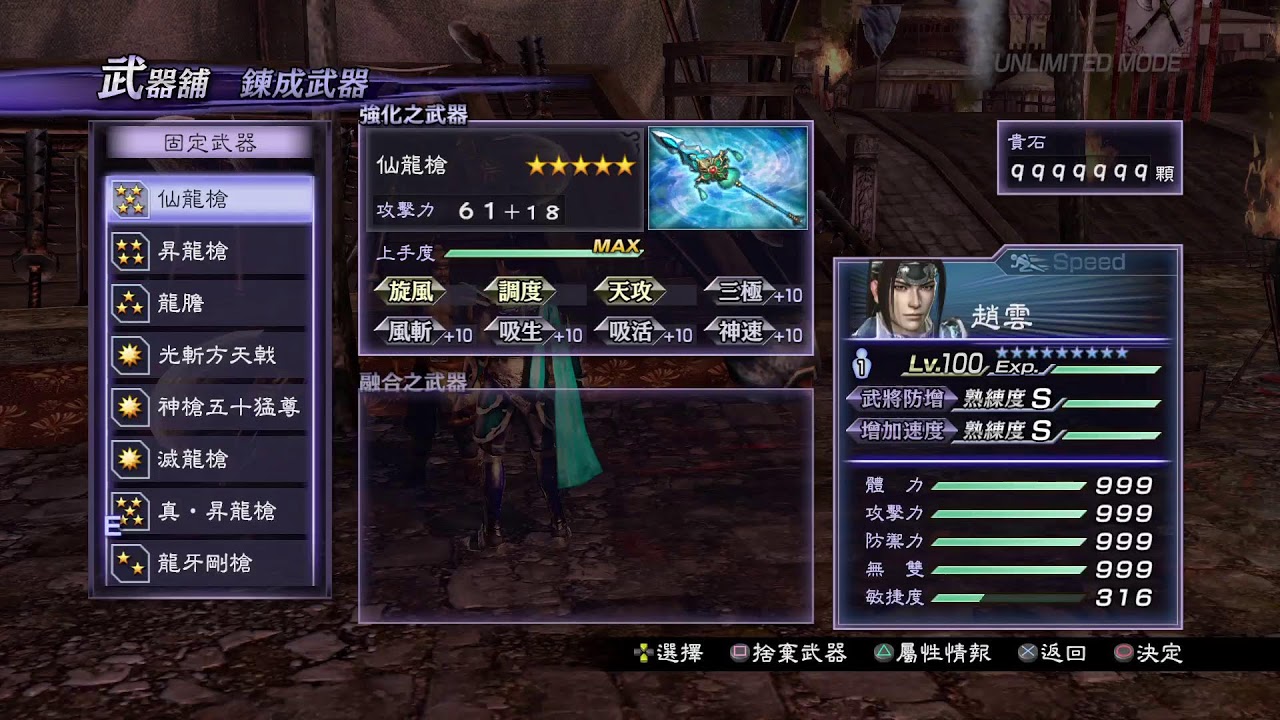Click the 固定武器 category header
The height and width of the screenshot is (720, 1280).
click(x=210, y=143)
